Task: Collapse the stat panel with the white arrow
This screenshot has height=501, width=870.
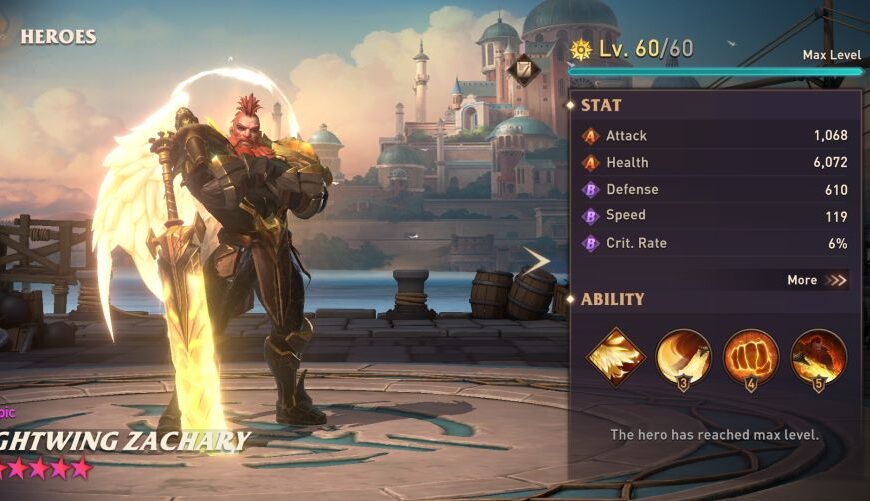Action: [x=538, y=261]
